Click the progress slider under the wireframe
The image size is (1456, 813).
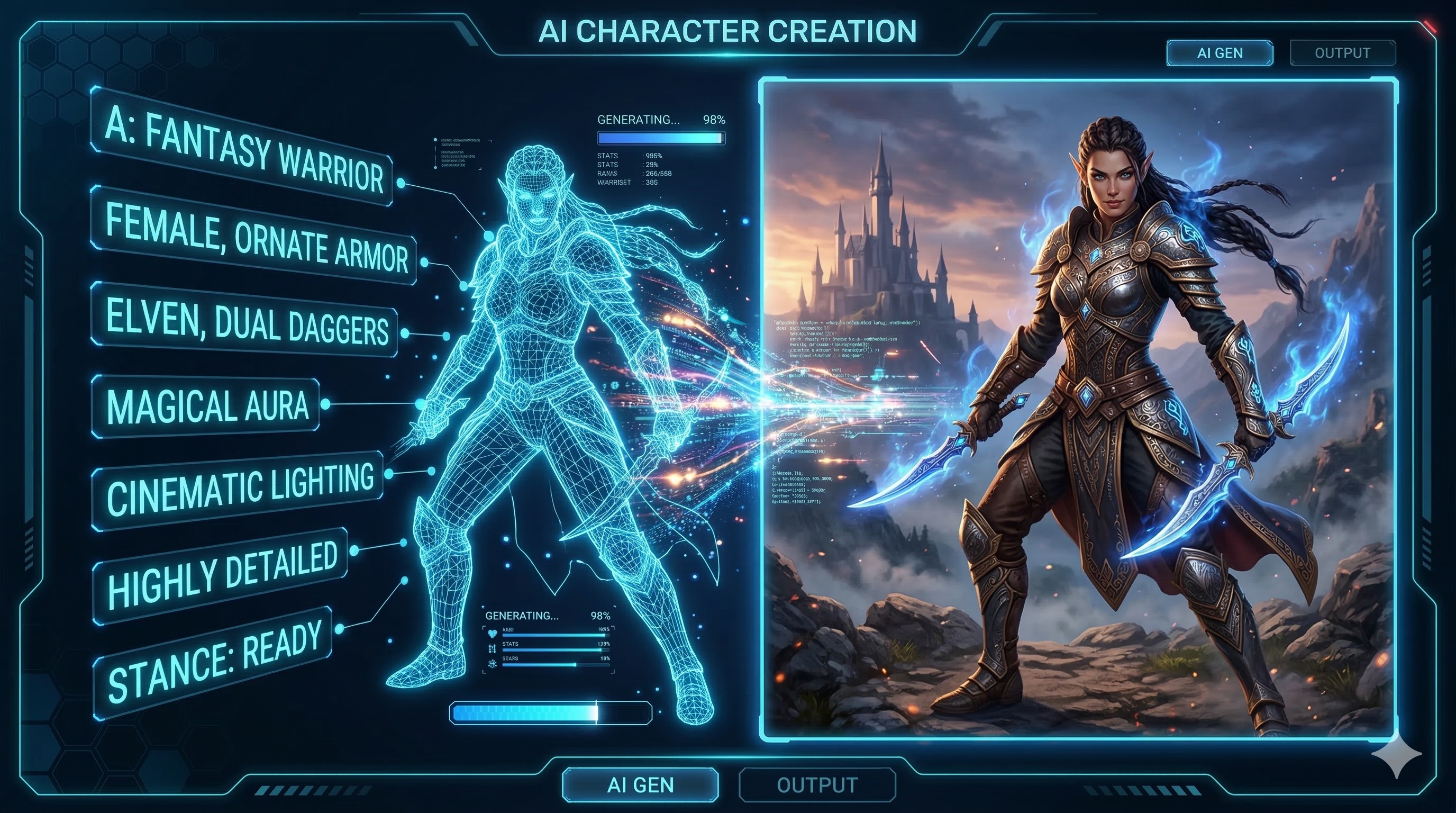(551, 712)
